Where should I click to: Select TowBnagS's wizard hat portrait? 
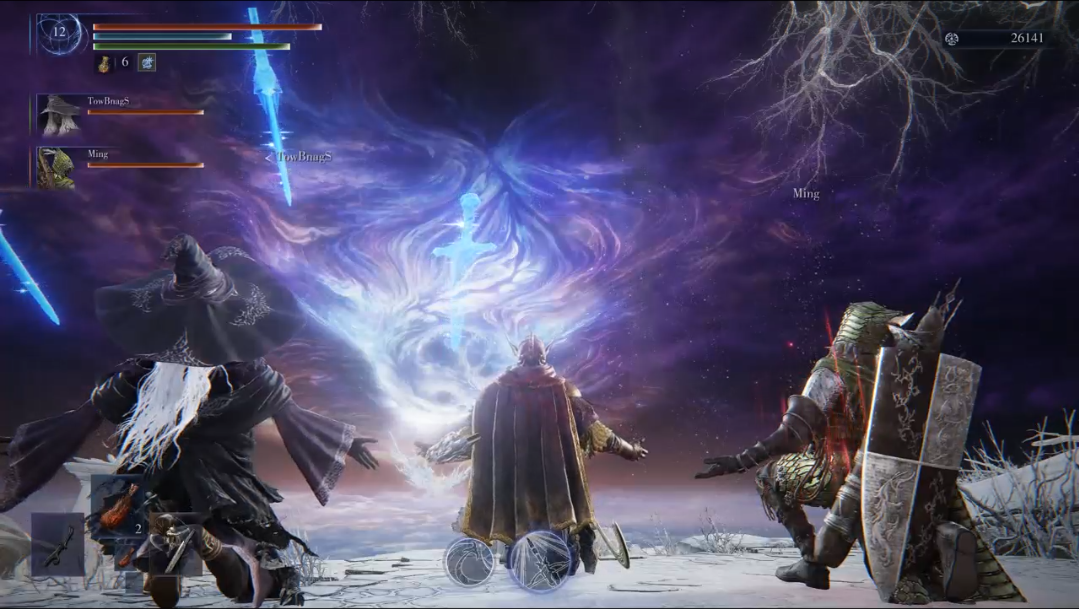(x=57, y=115)
